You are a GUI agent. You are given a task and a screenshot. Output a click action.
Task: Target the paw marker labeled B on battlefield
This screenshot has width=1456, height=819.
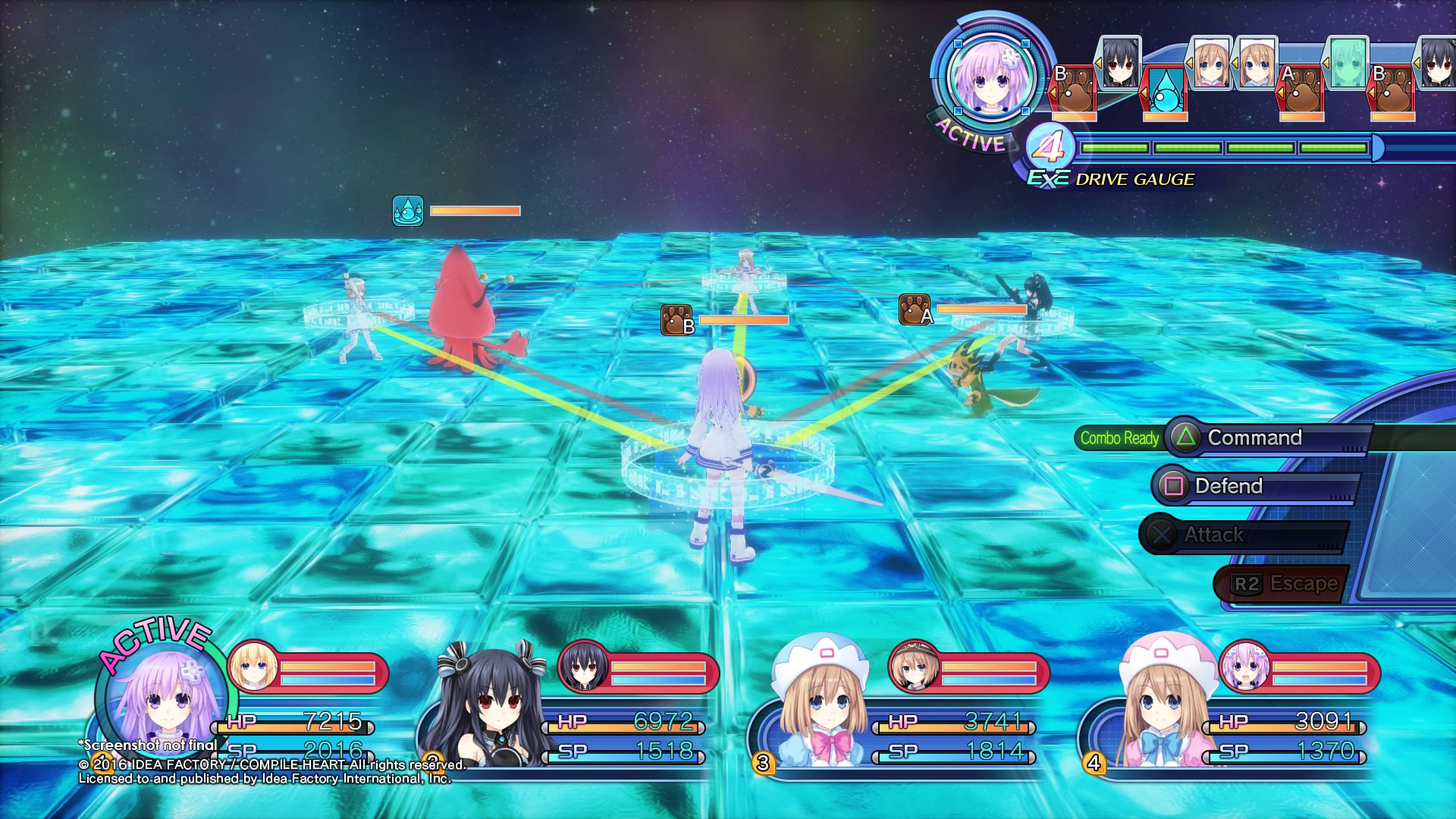click(x=676, y=320)
